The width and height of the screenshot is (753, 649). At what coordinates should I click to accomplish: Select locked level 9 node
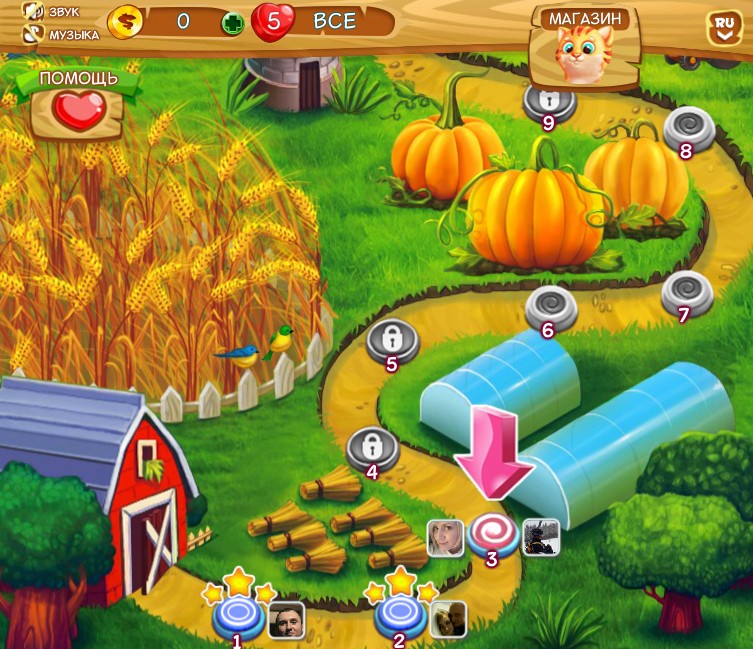click(x=548, y=99)
